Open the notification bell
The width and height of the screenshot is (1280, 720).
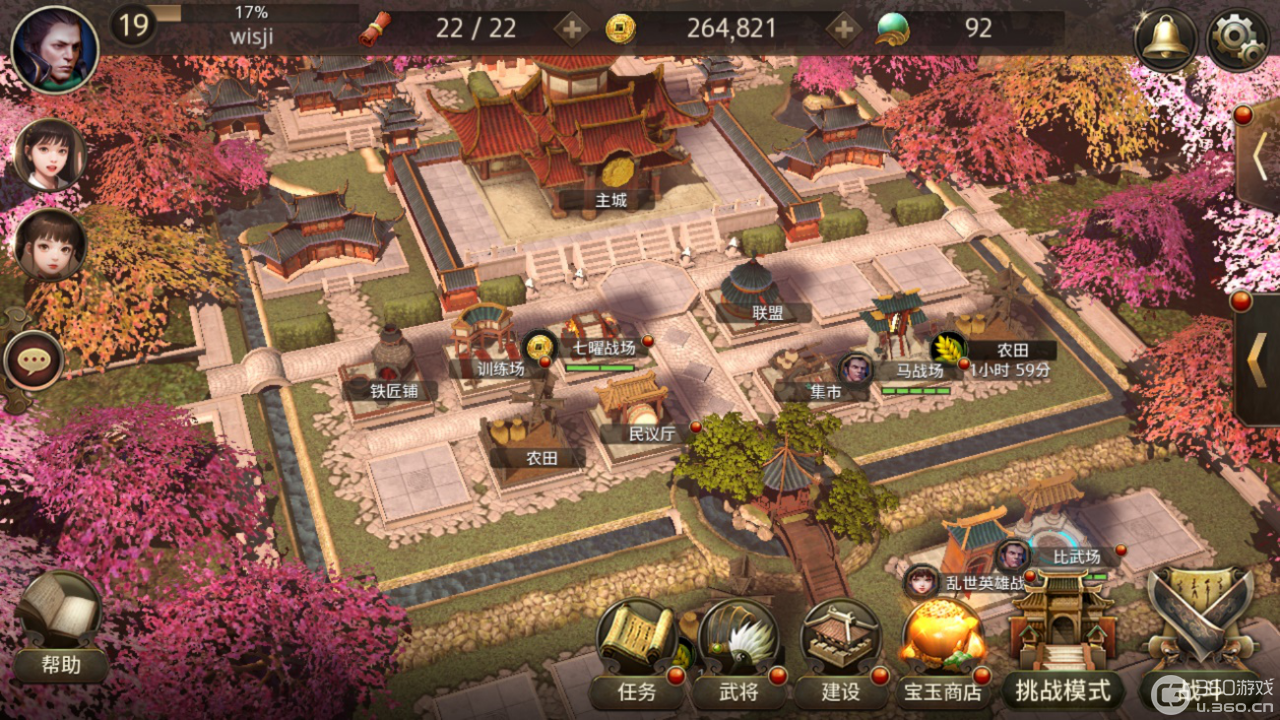coord(1165,40)
